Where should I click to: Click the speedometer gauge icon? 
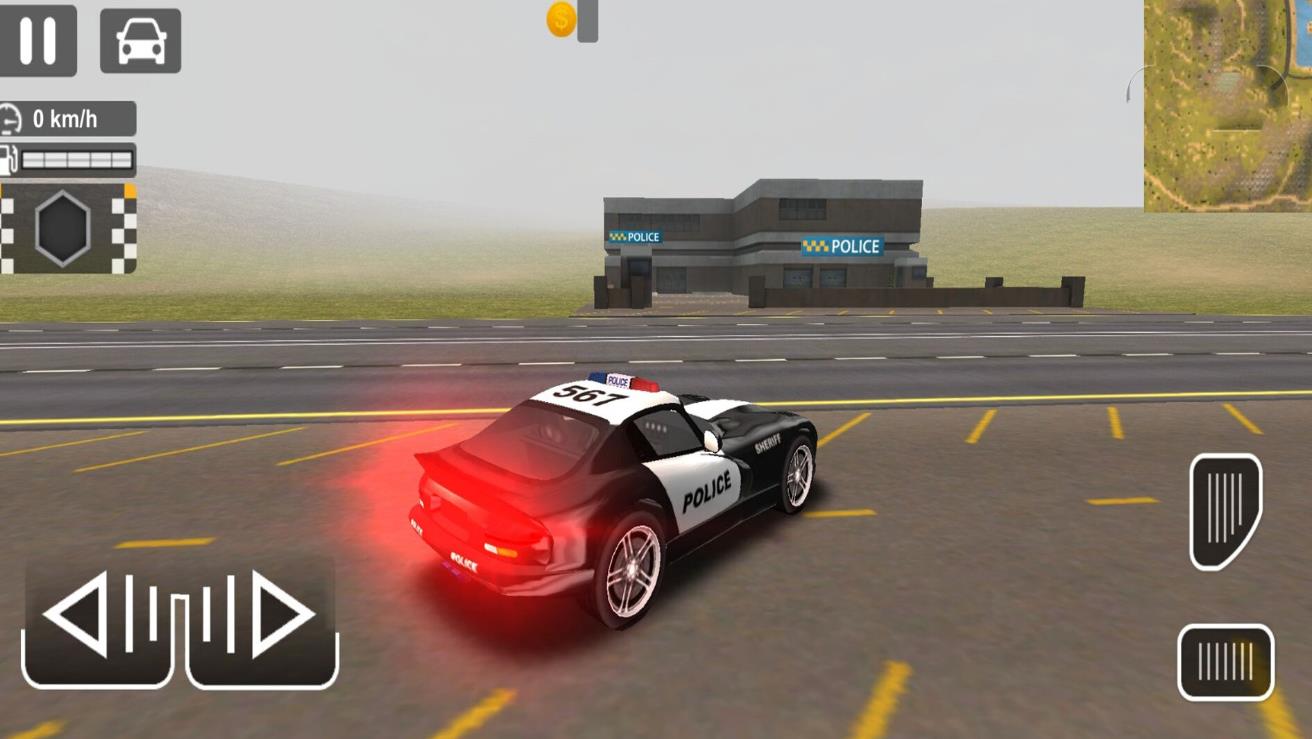(x=13, y=119)
